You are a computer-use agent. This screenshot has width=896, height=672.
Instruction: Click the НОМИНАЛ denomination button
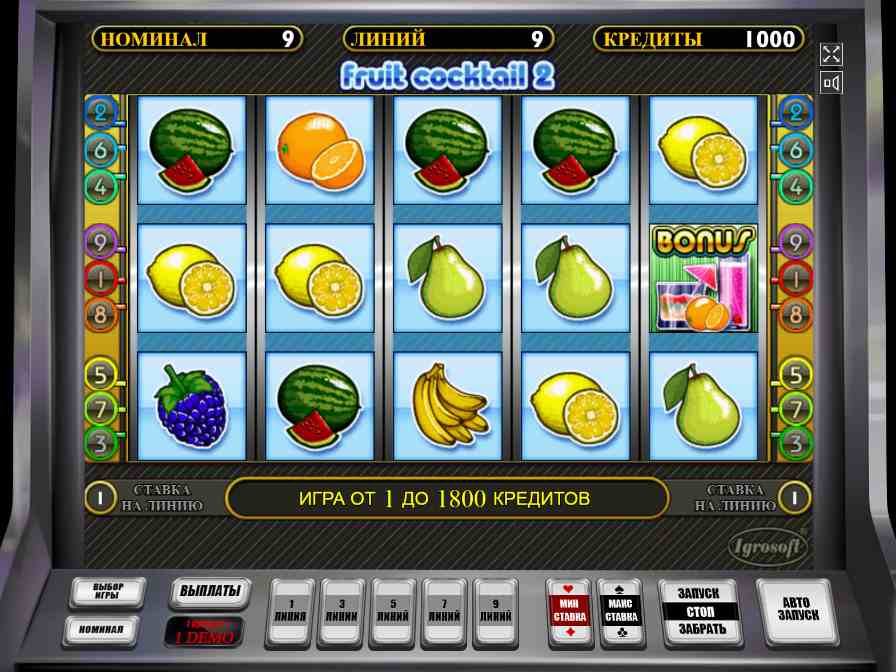tap(101, 630)
